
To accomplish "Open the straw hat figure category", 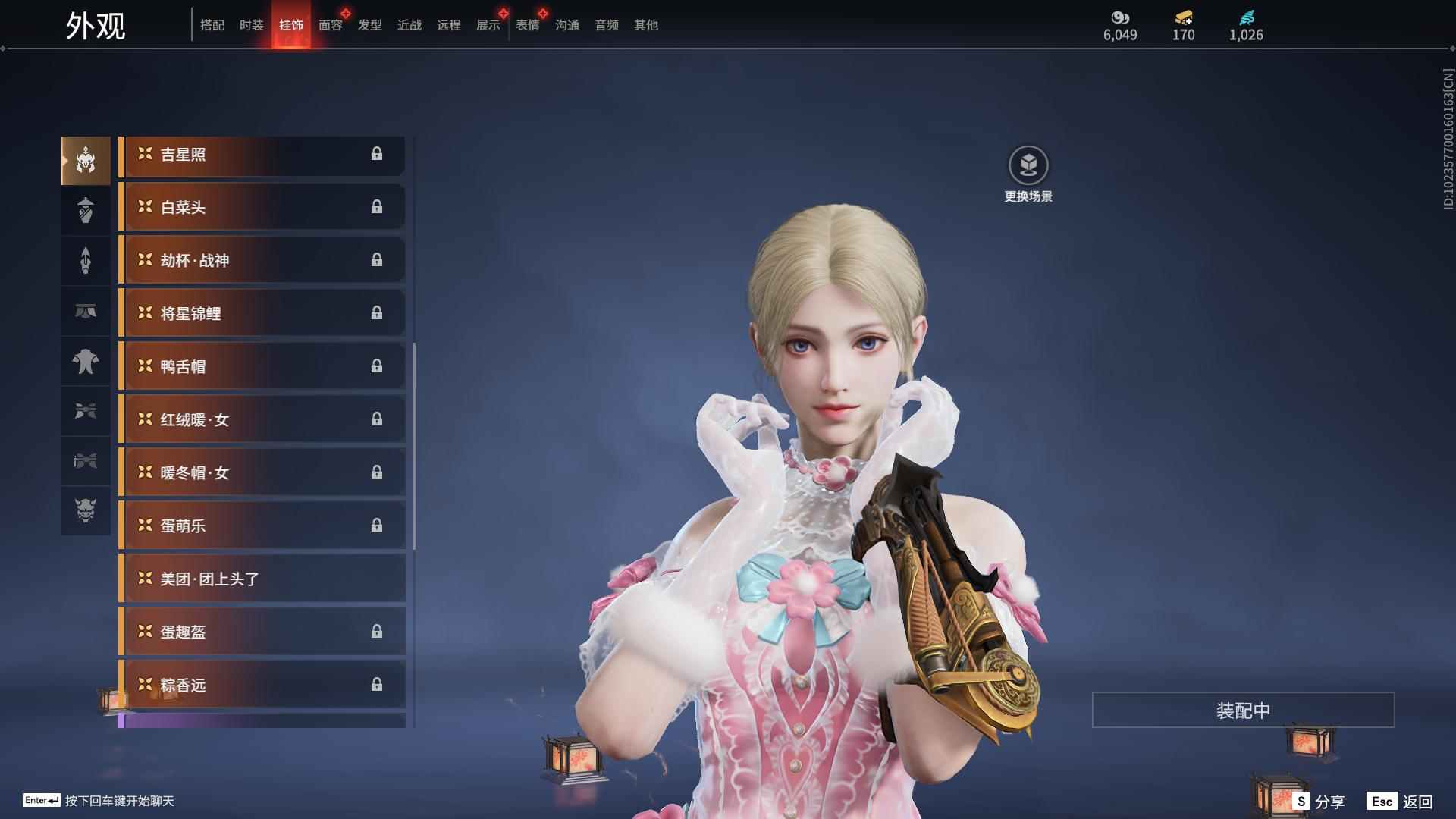I will 86,211.
